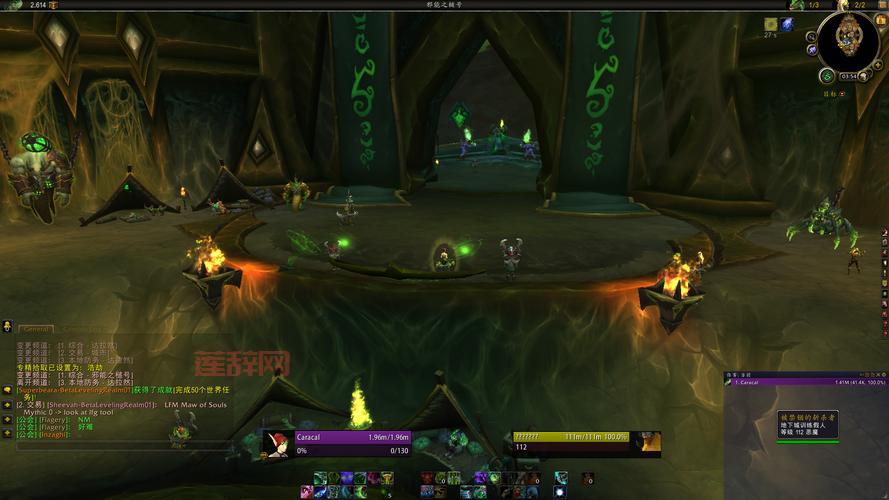Click the minimap clock showing 03:54
889x500 pixels.
pyautogui.click(x=849, y=76)
